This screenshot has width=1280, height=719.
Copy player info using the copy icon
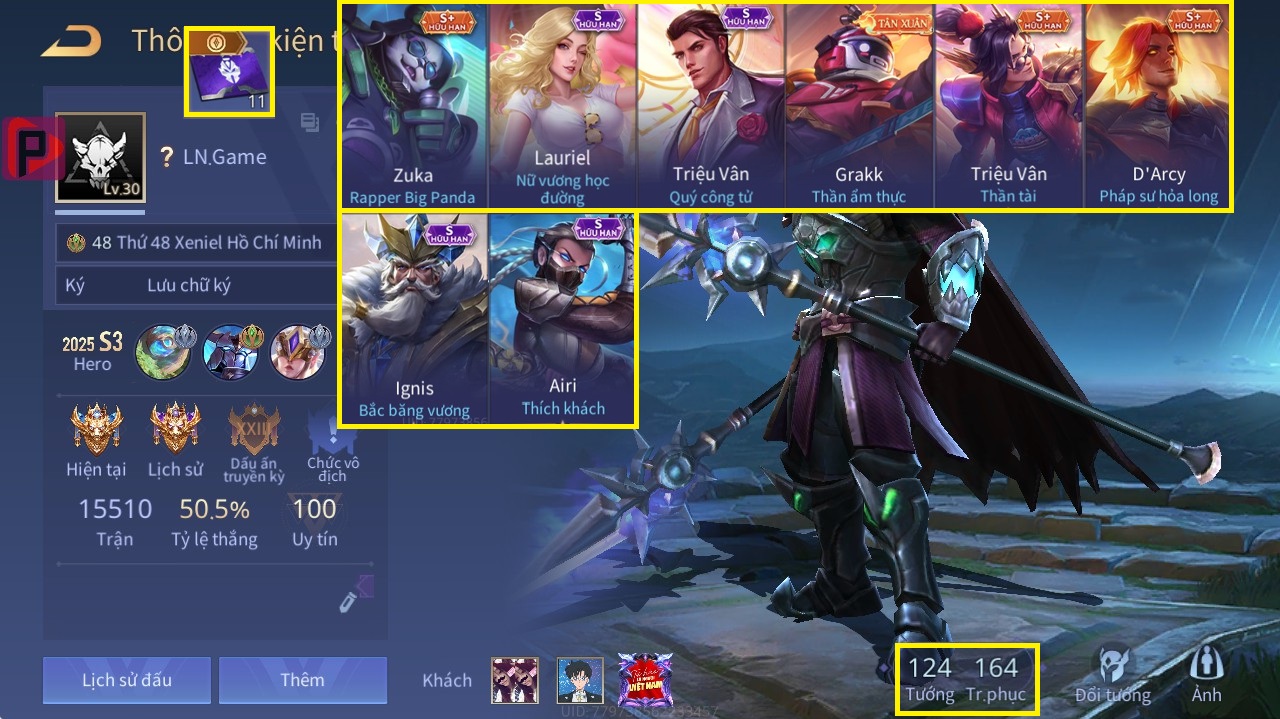(310, 123)
